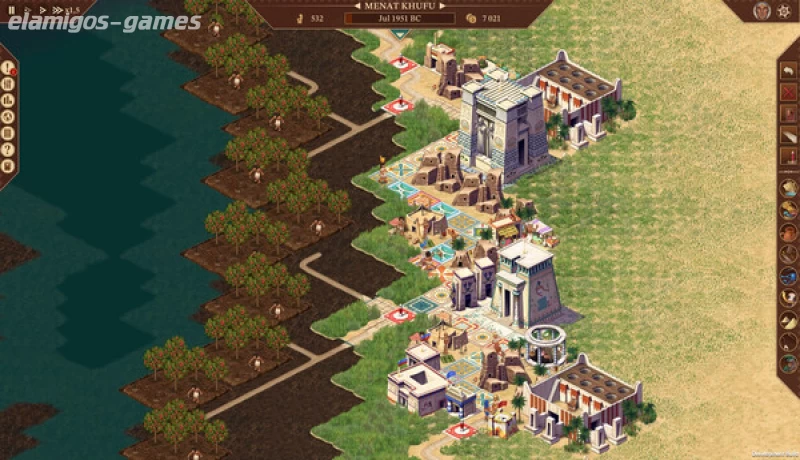Click the Menat Khufu city name banner

(x=400, y=5)
